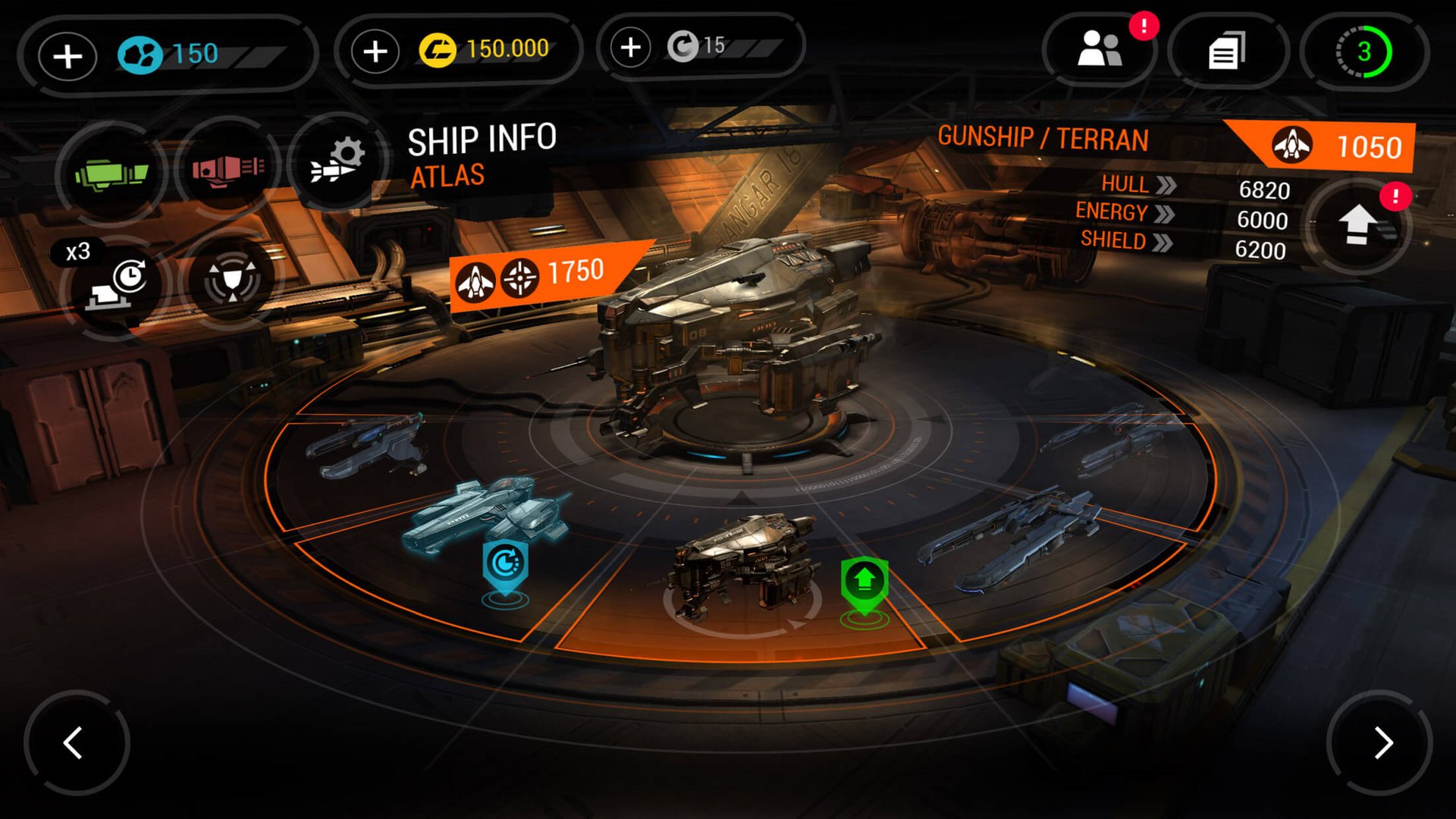1456x819 pixels.
Task: Tap the green upgrade marker
Action: [864, 583]
